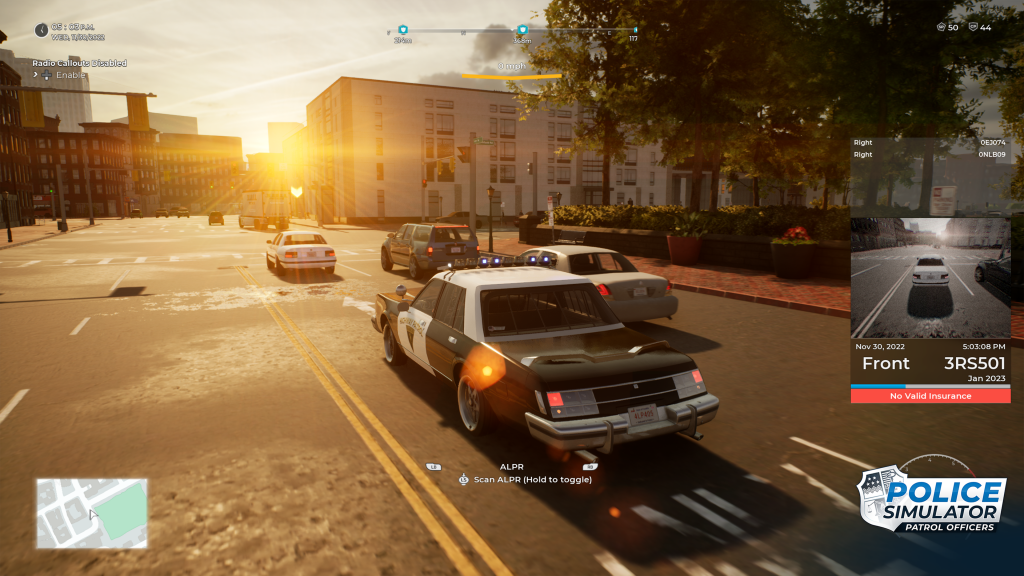Choose plate 0NLB09 in the ALPR list
This screenshot has width=1024, height=576.
point(992,155)
